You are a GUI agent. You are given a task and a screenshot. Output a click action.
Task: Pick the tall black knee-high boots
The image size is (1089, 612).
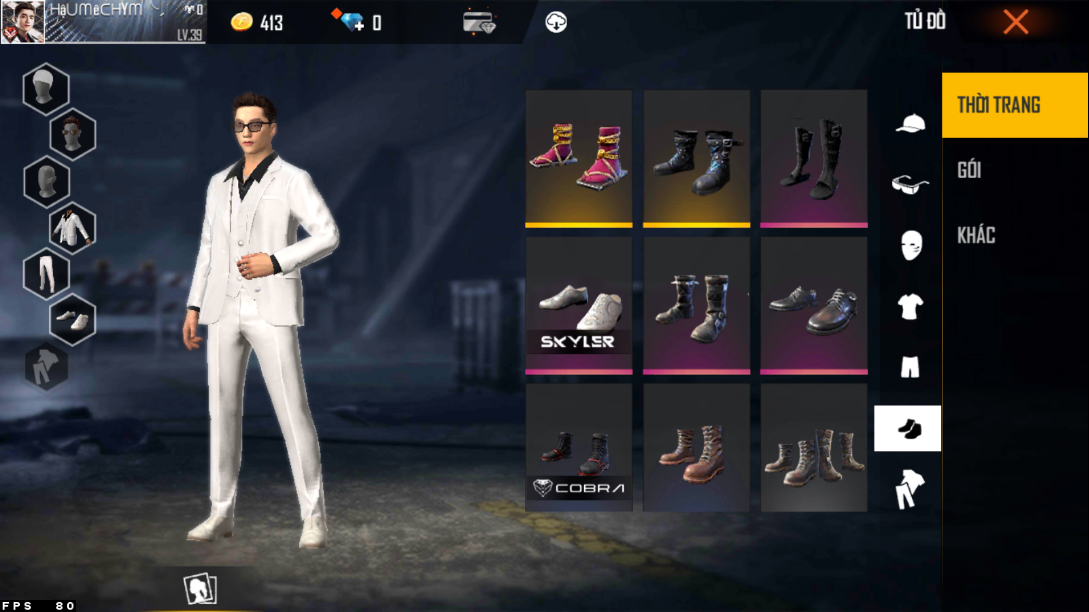[x=814, y=158]
